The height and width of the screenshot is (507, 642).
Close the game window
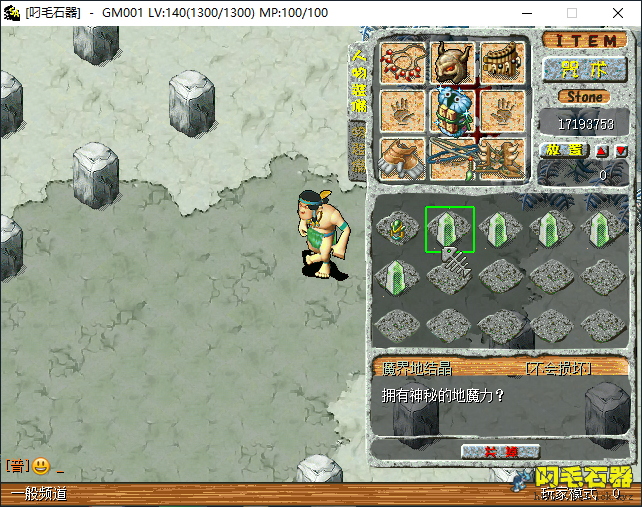(618, 13)
